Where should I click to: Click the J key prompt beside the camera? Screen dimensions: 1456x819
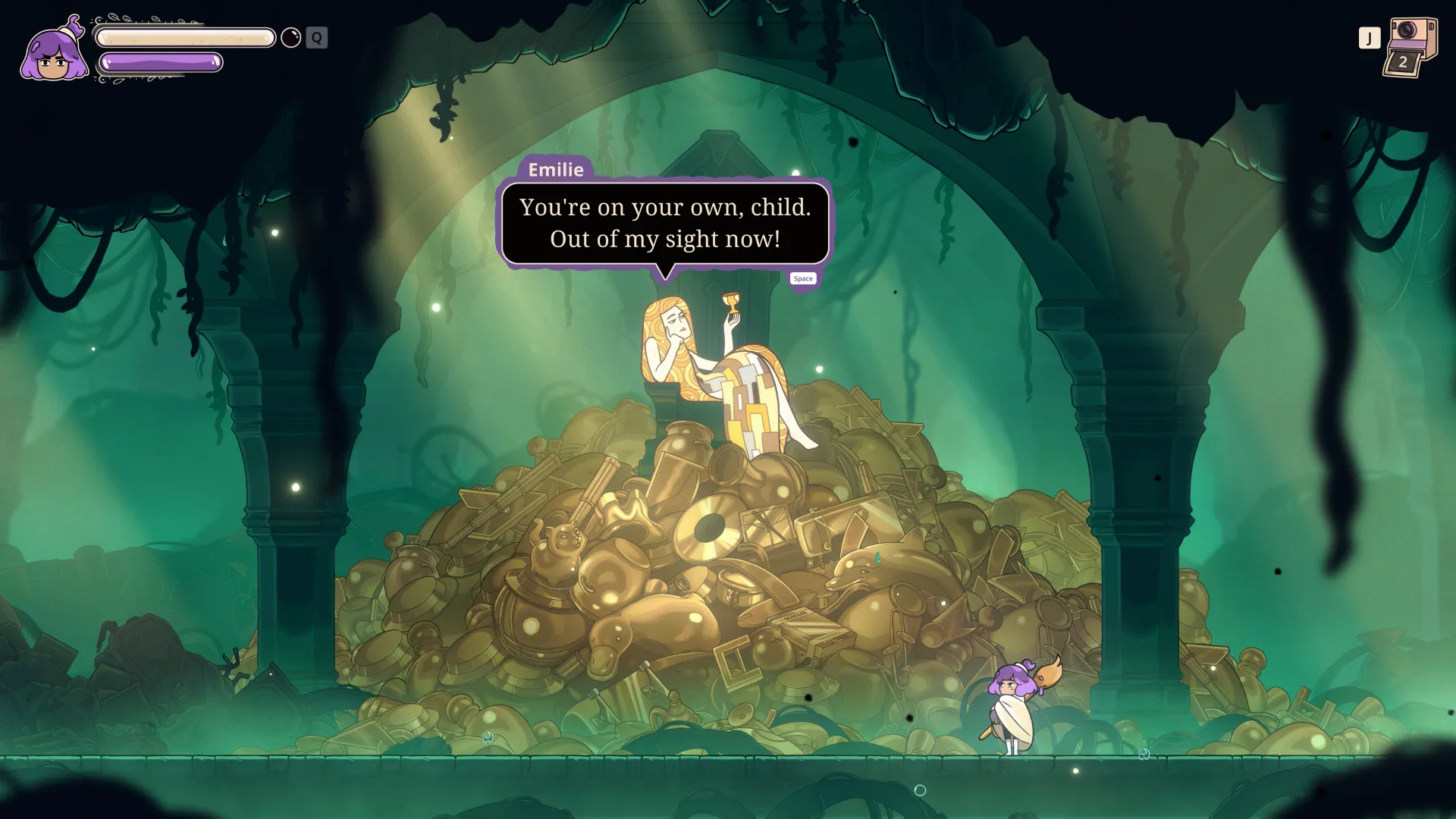(1369, 36)
